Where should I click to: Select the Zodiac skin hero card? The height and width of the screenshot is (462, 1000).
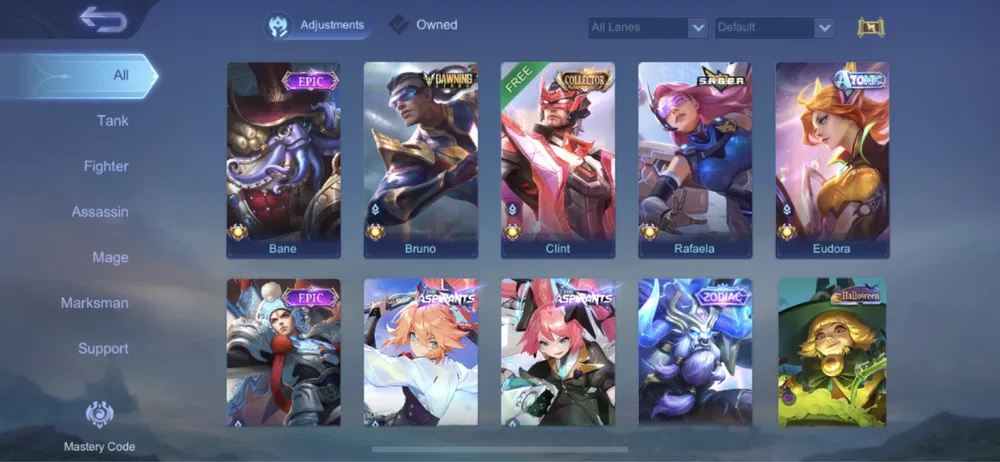pos(695,352)
